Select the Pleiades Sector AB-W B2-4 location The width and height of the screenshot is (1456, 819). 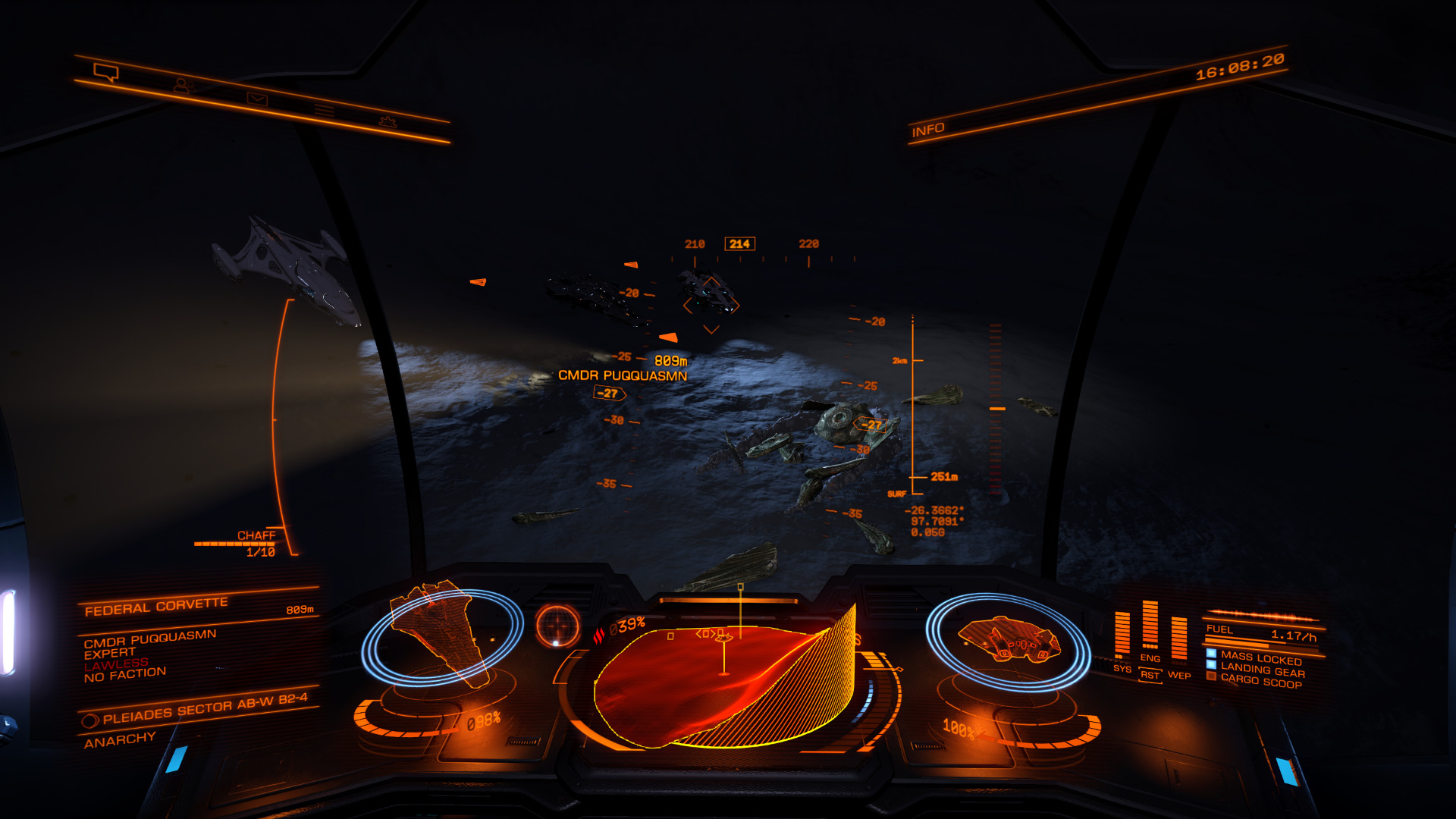(205, 708)
